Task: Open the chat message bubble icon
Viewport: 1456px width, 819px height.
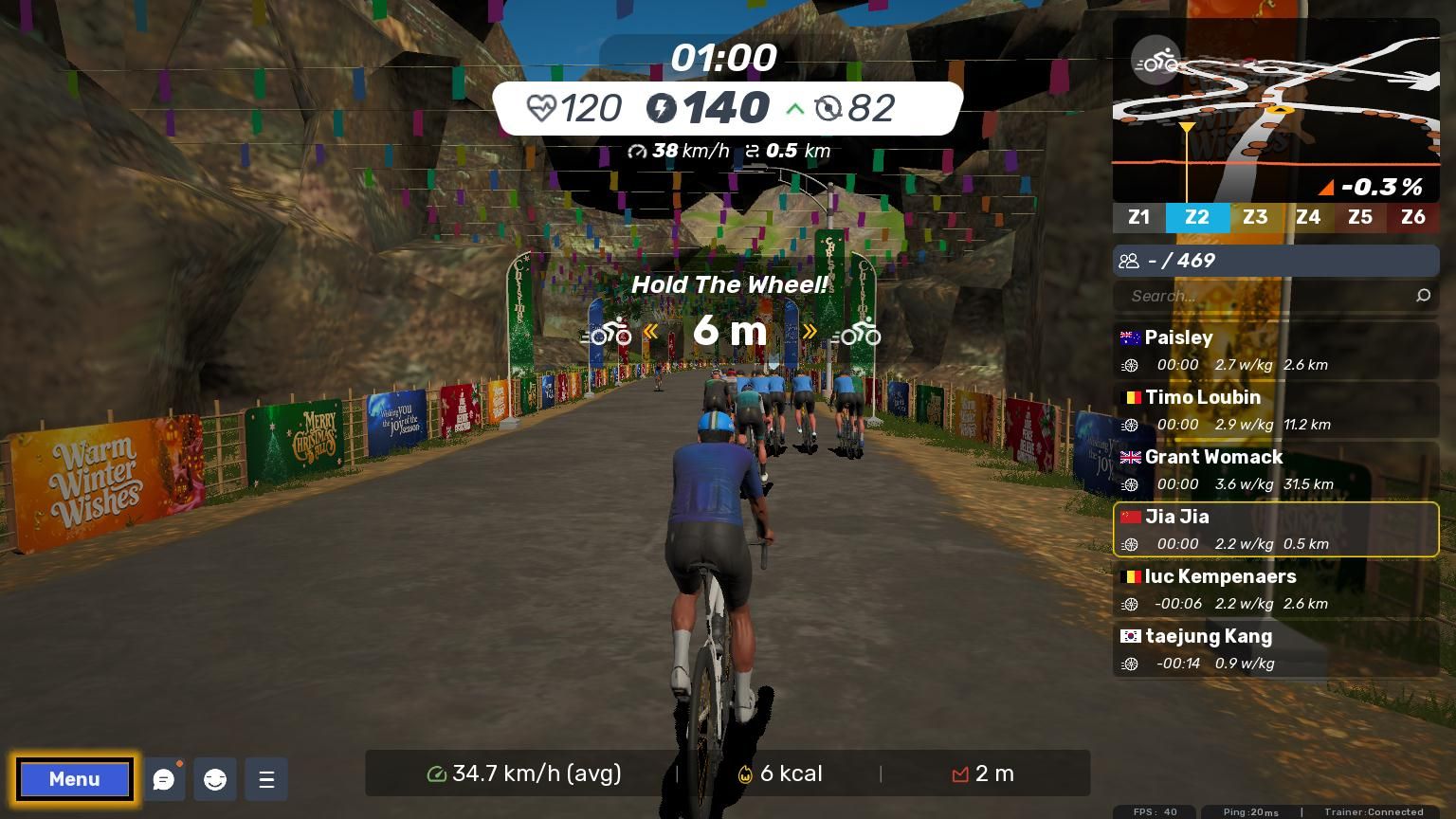Action: (164, 779)
